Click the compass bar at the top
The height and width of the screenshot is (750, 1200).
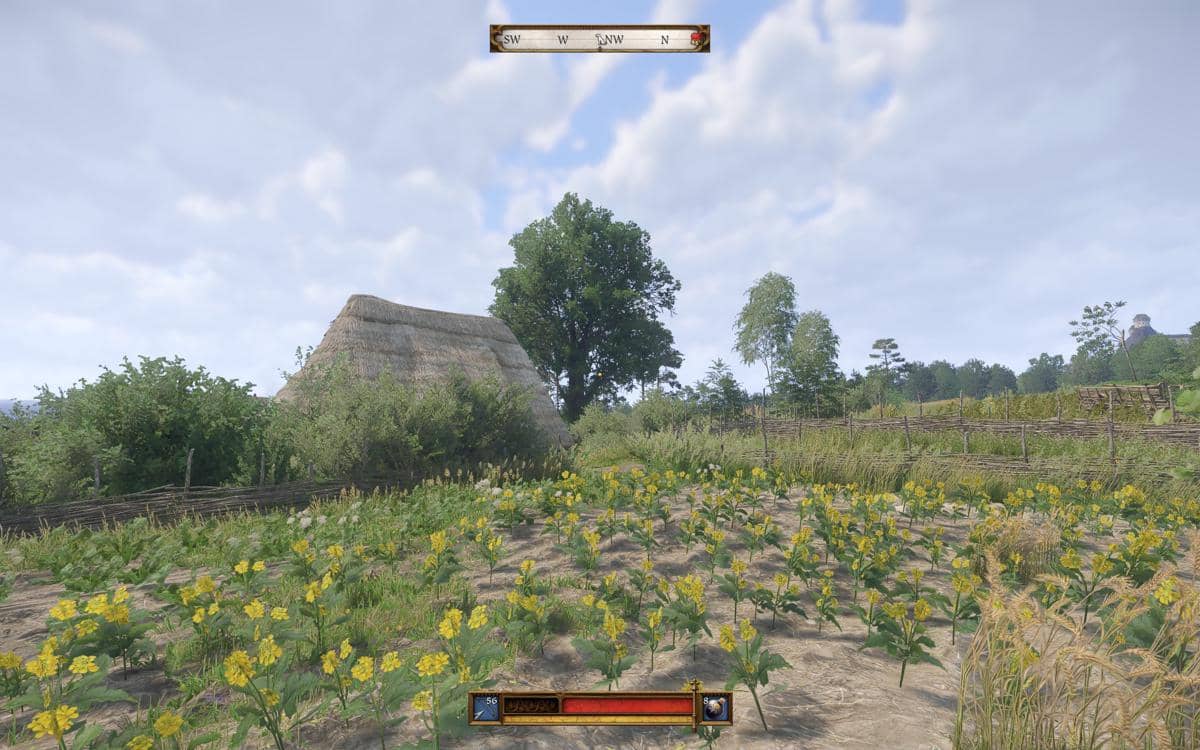(599, 39)
